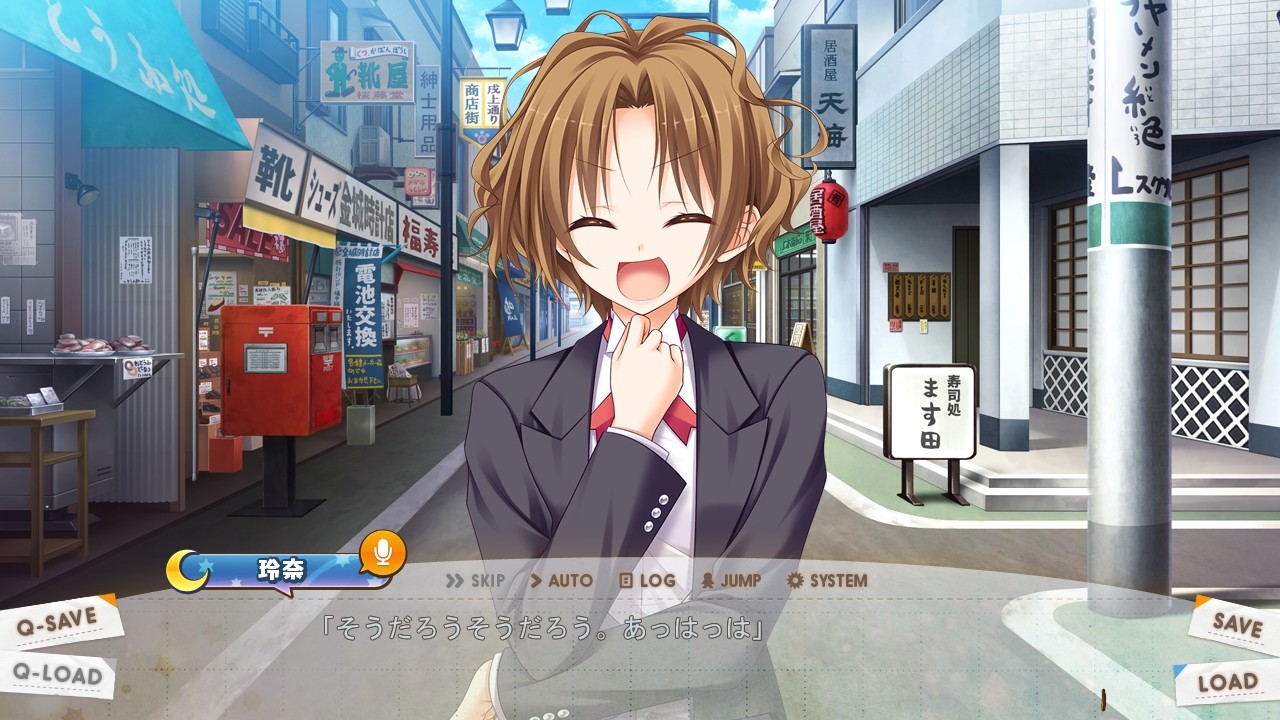Viewport: 1280px width, 720px height.
Task: Open the LOAD screen
Action: (x=1227, y=682)
